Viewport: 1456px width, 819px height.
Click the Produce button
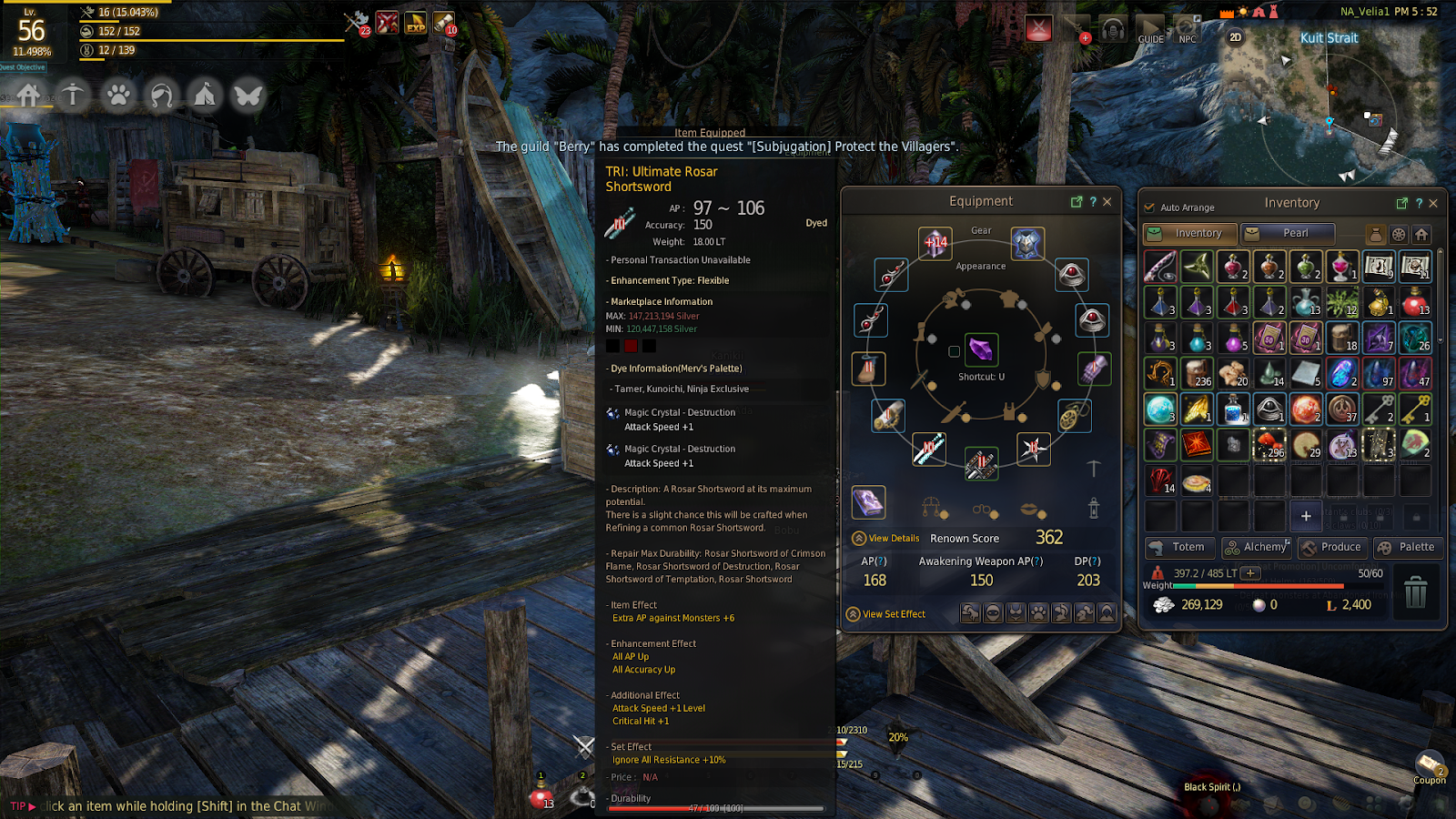coord(1332,547)
